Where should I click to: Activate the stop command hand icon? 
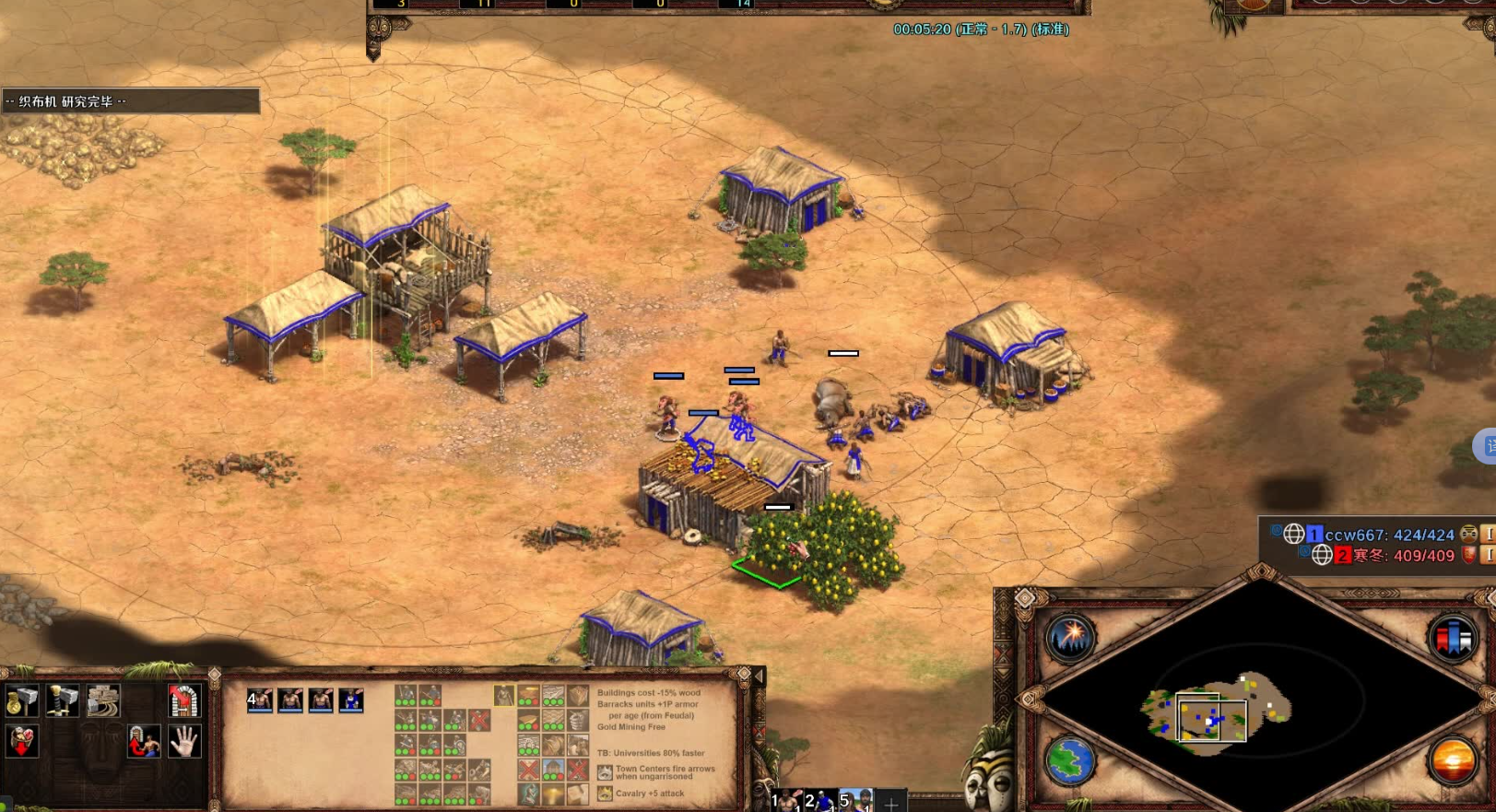[184, 741]
